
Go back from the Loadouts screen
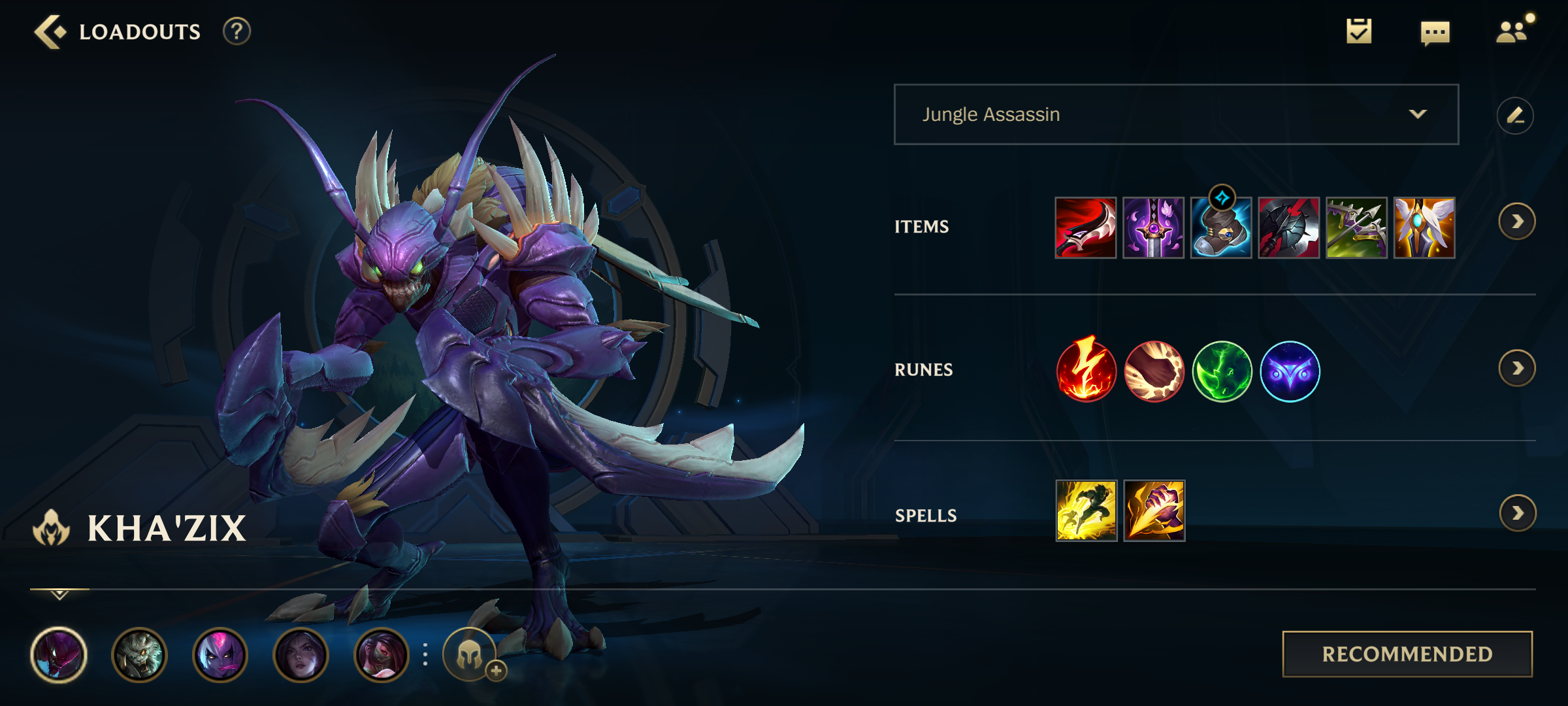click(50, 31)
